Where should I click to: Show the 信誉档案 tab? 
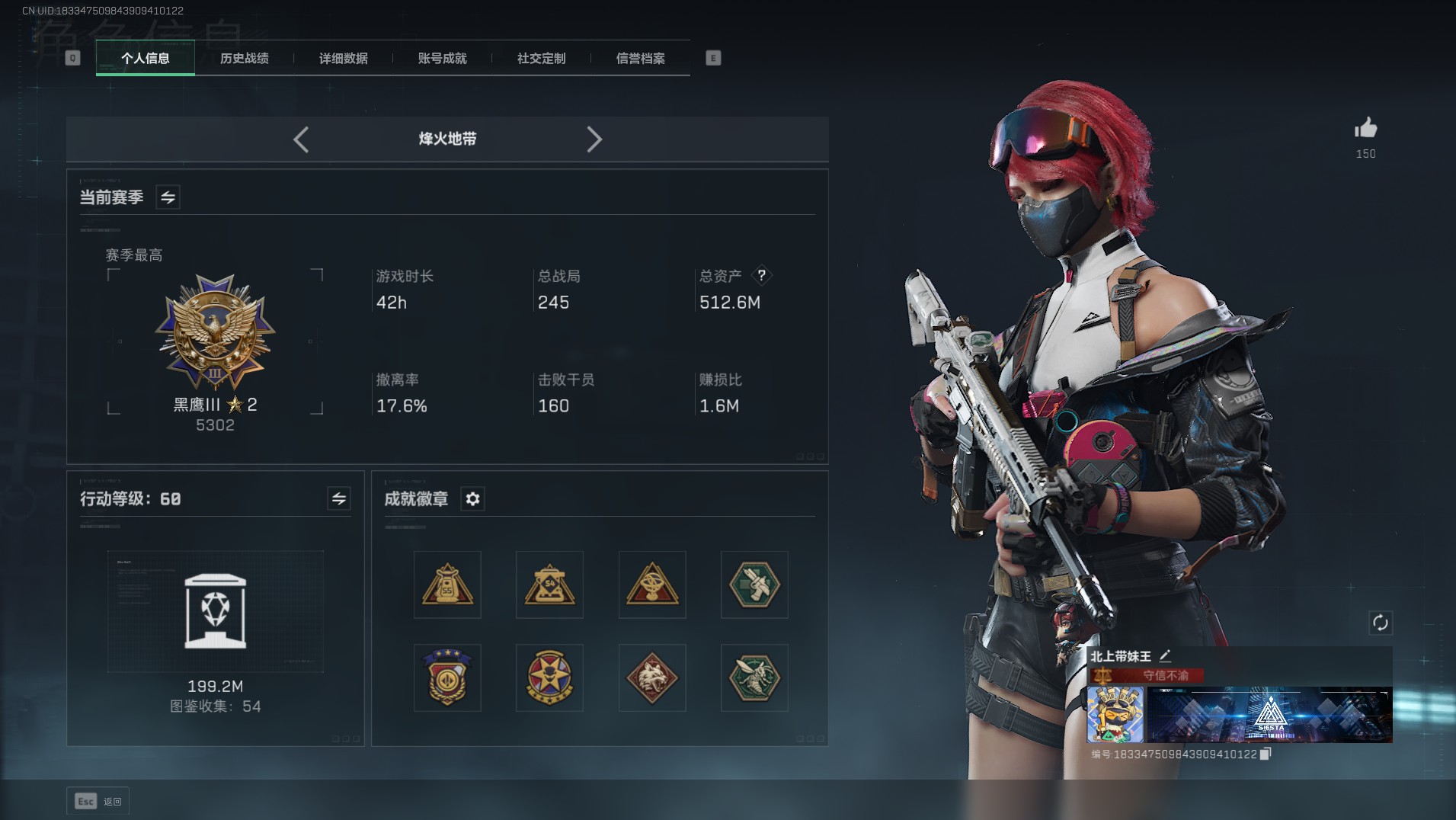click(x=640, y=59)
